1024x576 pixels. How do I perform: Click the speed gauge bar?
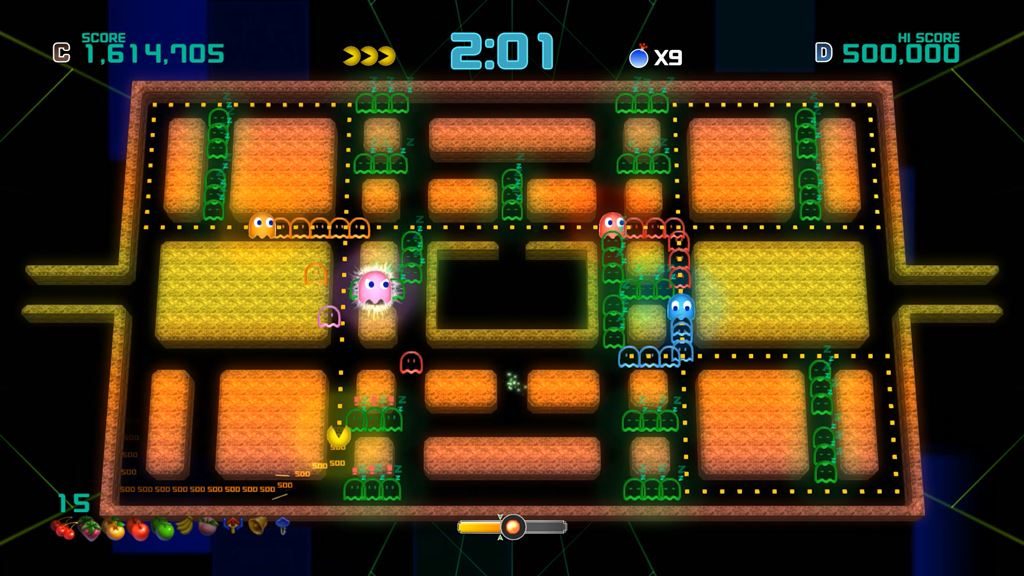(512, 526)
